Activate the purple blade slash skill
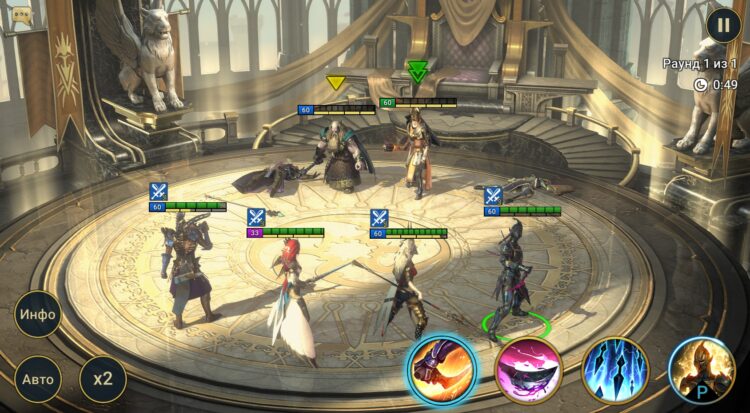The width and height of the screenshot is (750, 413). [x=528, y=369]
